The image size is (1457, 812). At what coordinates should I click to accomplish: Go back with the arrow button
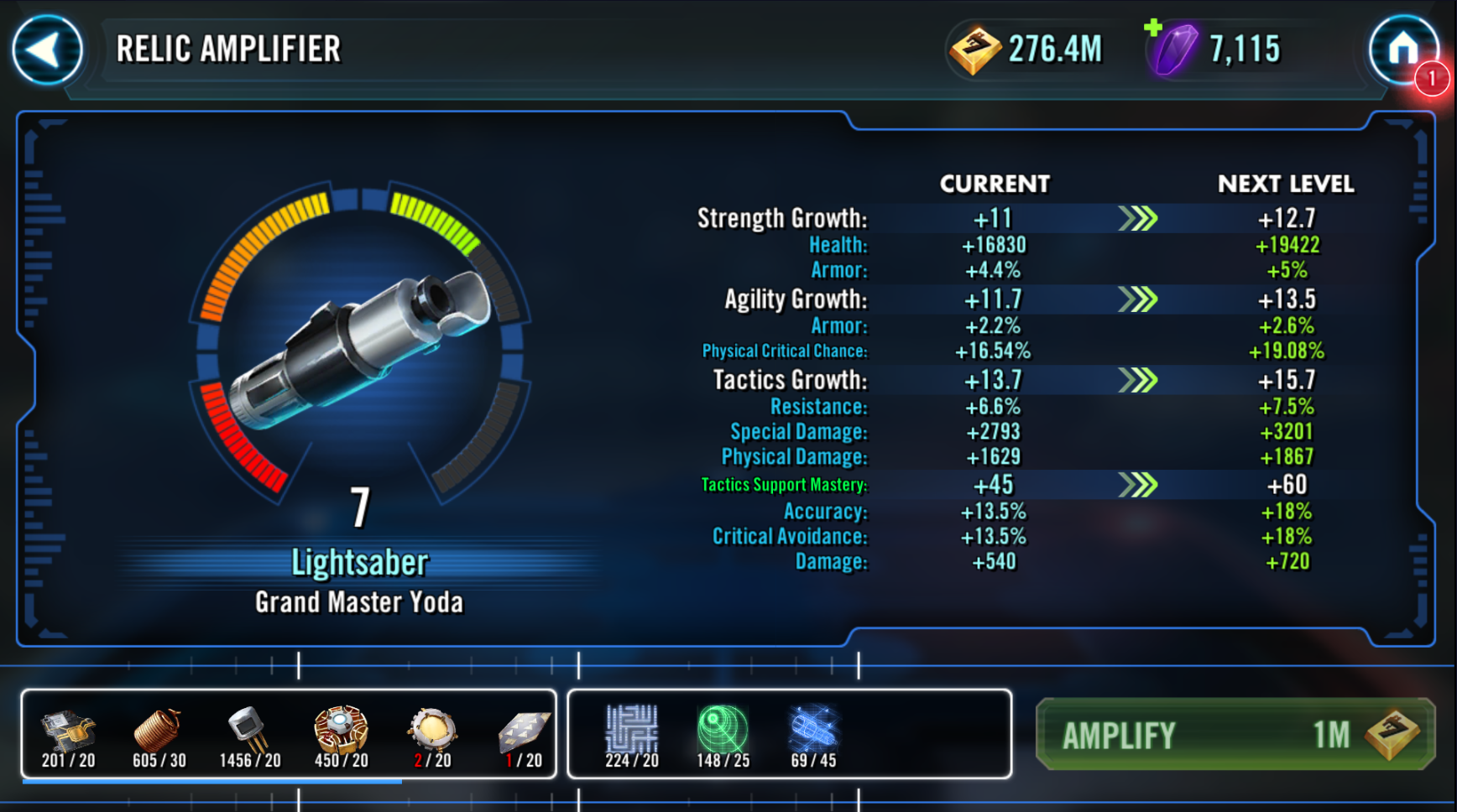[x=48, y=49]
